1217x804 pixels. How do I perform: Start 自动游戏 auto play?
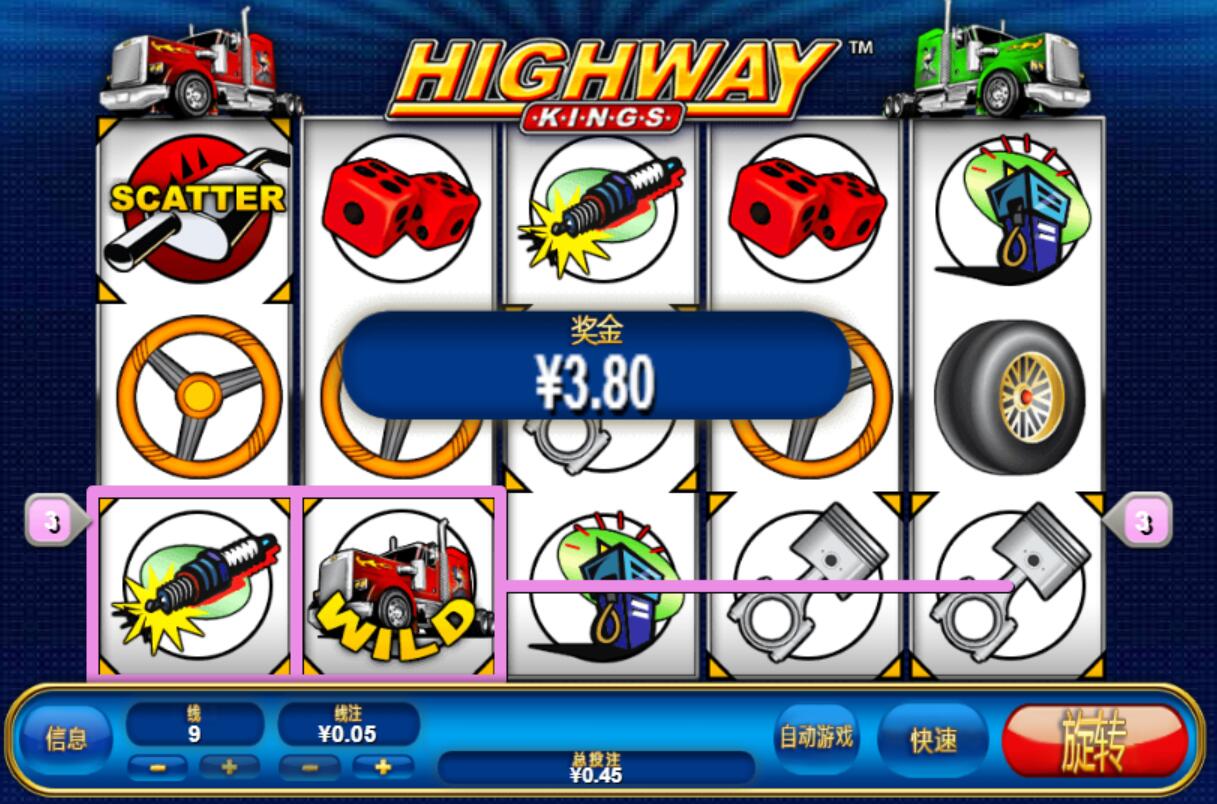click(817, 738)
